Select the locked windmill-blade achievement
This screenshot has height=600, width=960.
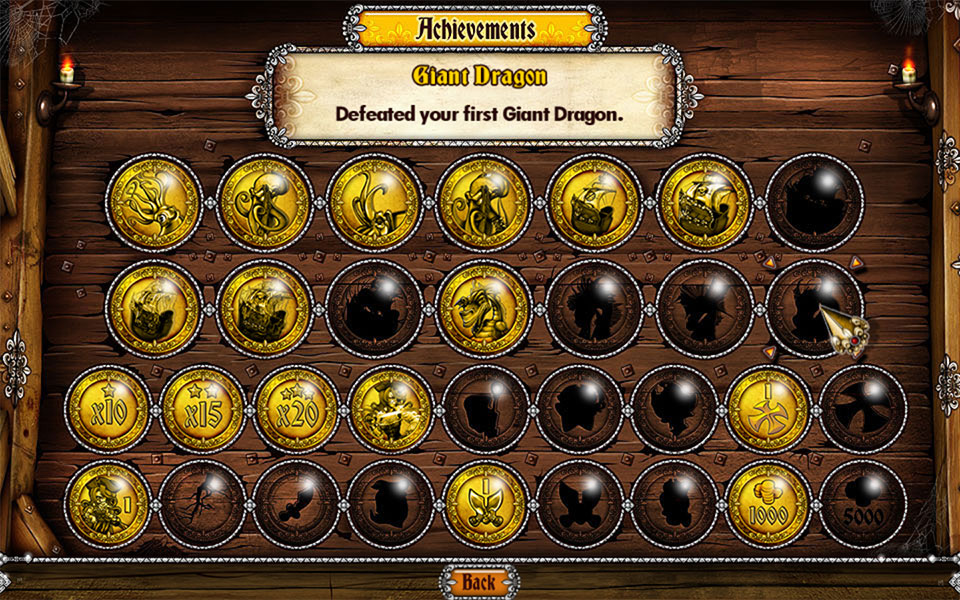click(x=862, y=409)
